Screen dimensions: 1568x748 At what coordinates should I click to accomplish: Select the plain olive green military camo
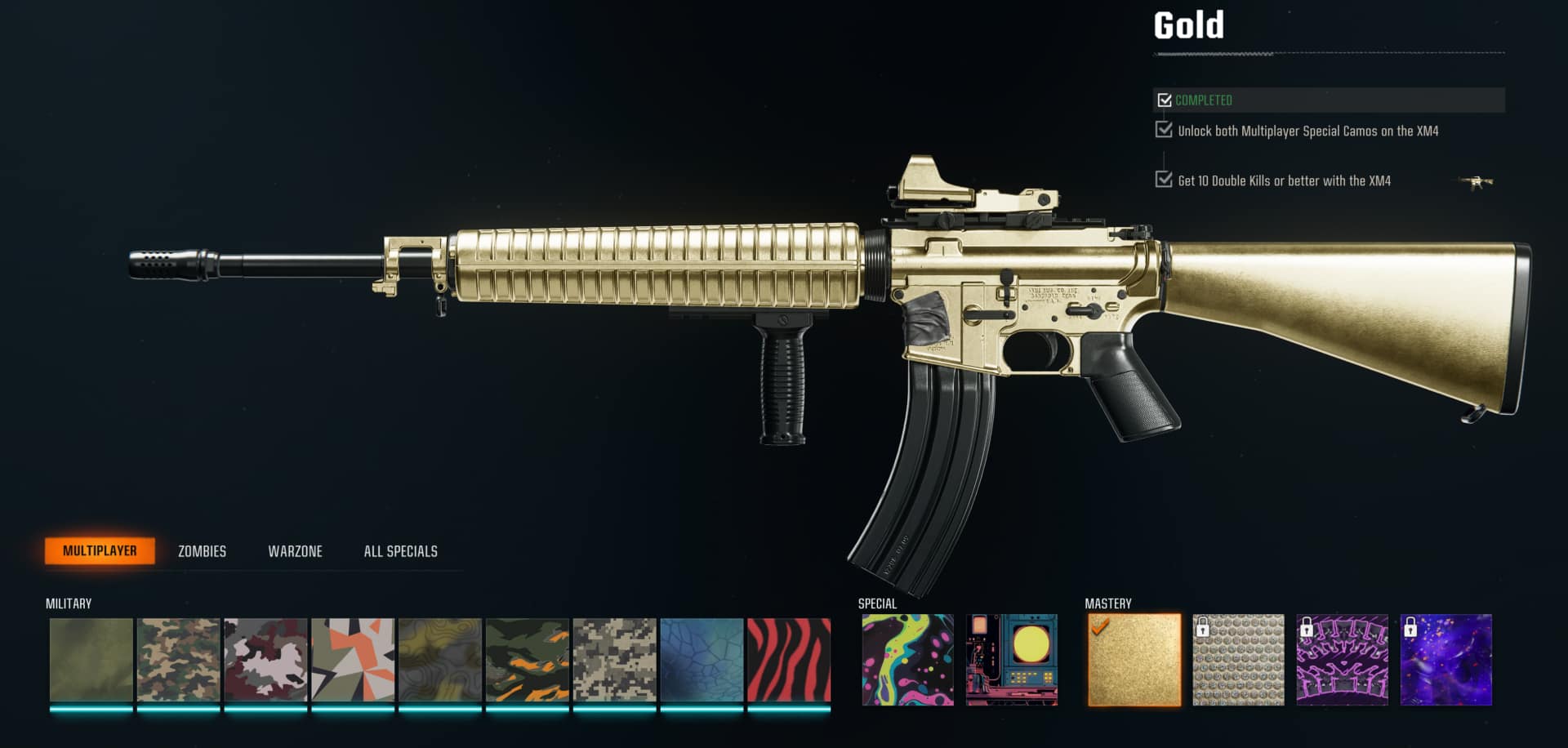(91, 660)
